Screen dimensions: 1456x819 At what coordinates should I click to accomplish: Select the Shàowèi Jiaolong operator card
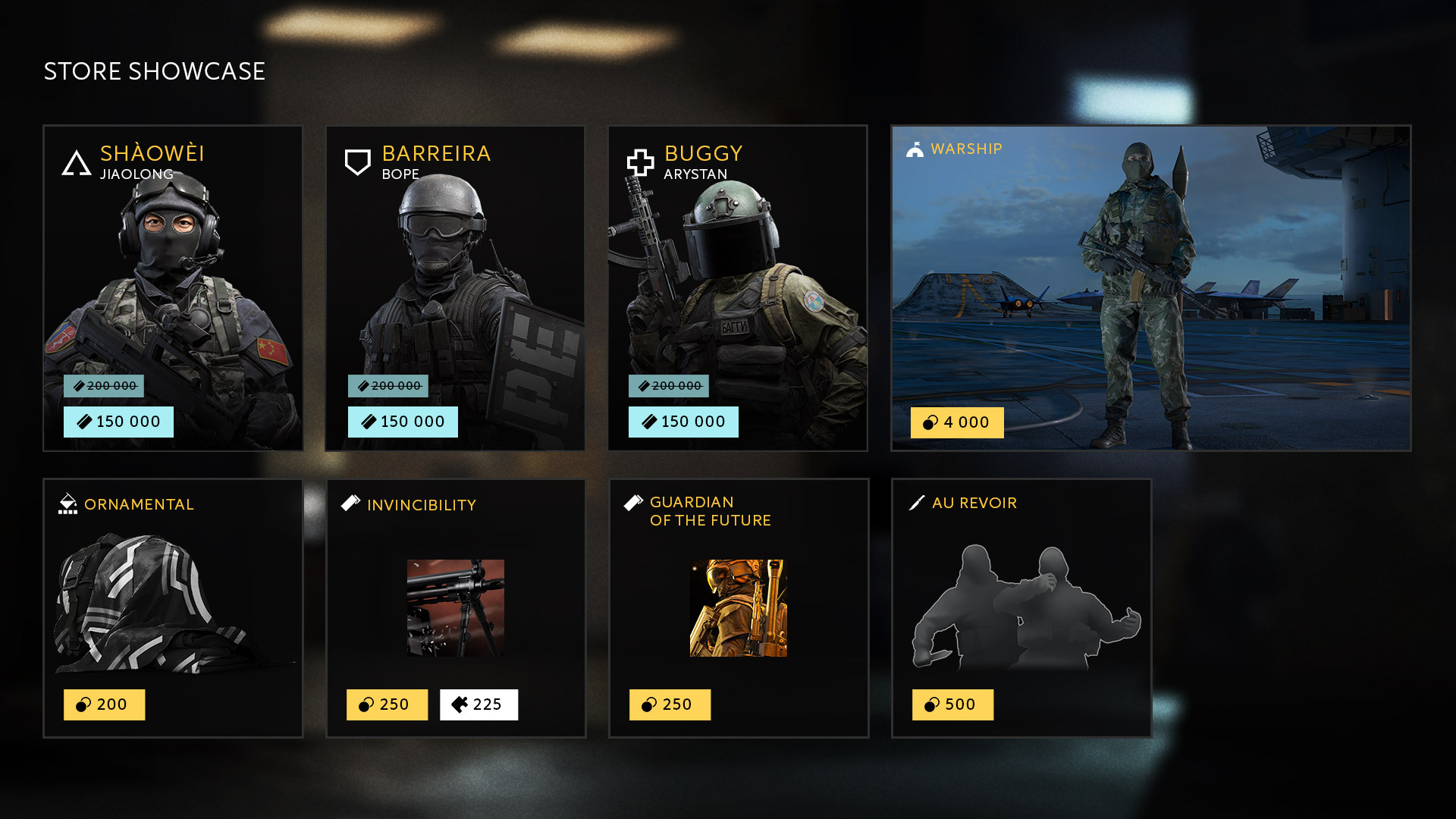[x=173, y=273]
